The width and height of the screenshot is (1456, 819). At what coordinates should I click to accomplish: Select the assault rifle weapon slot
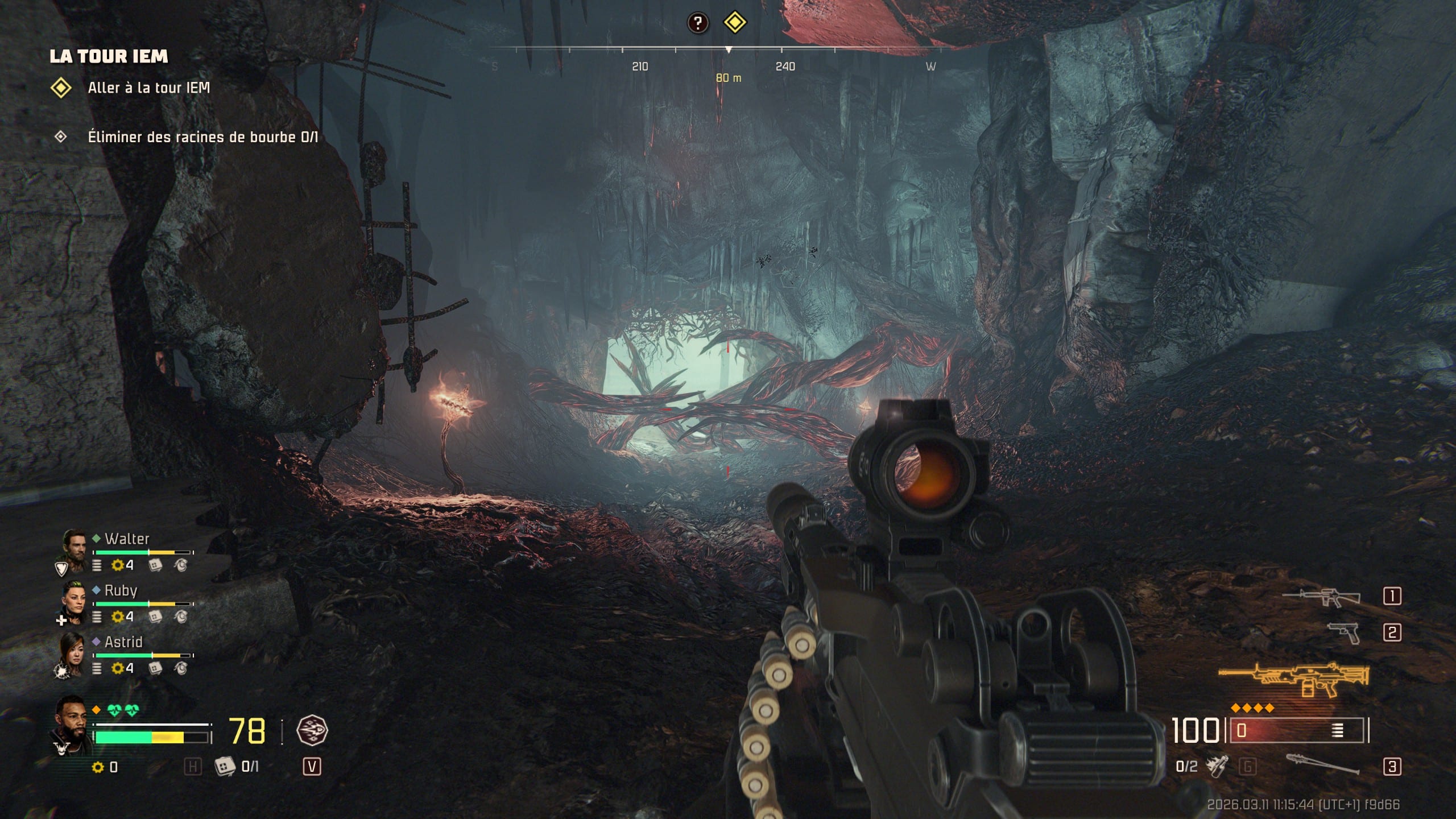click(x=1322, y=597)
